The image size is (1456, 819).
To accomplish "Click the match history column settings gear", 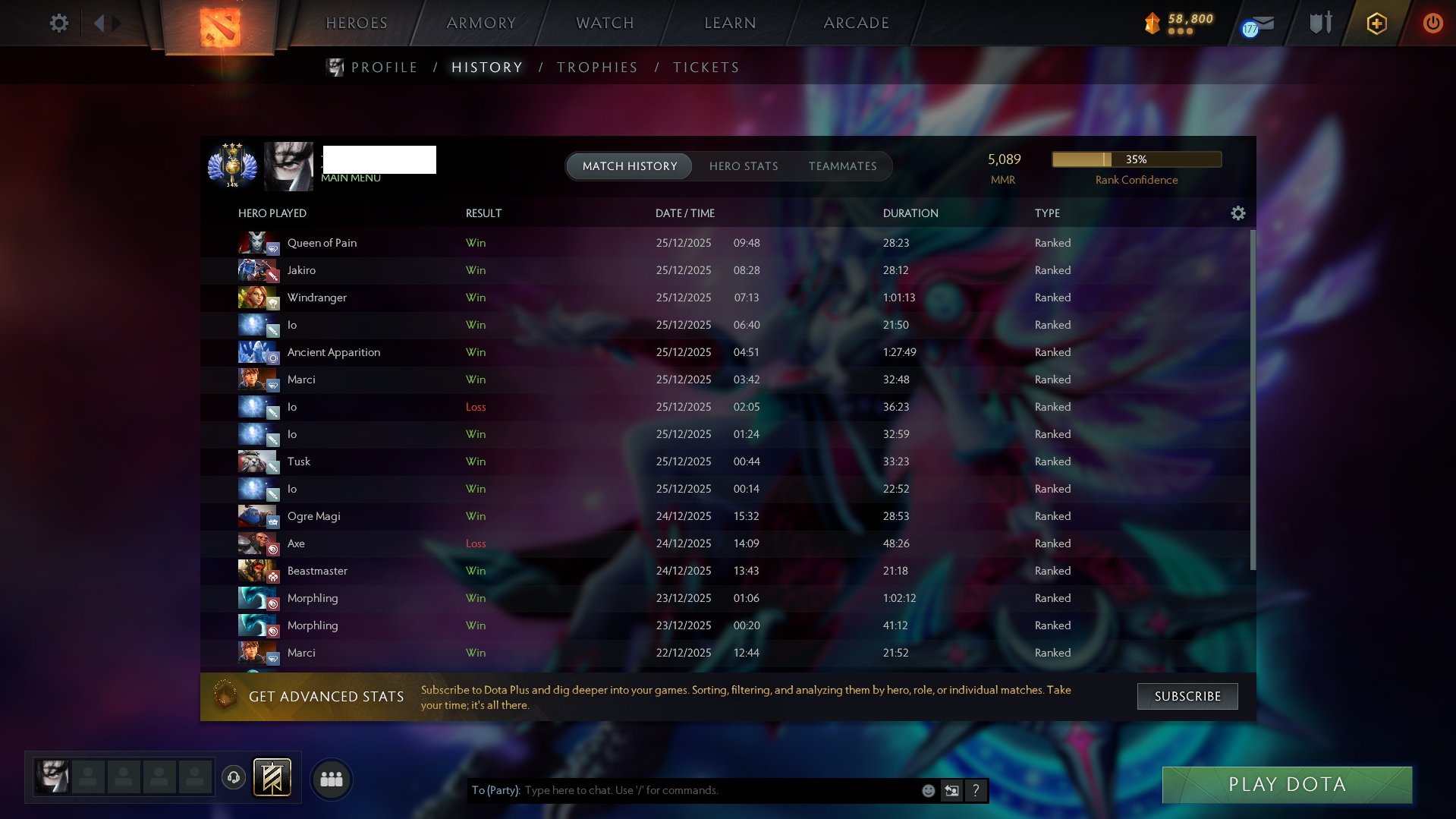I will click(x=1238, y=213).
